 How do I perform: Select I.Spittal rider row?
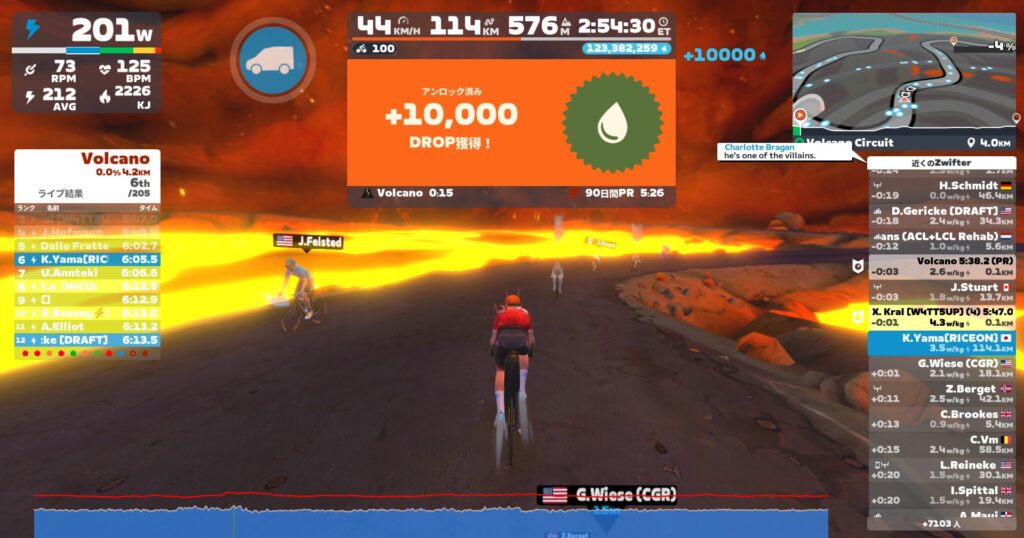click(940, 495)
